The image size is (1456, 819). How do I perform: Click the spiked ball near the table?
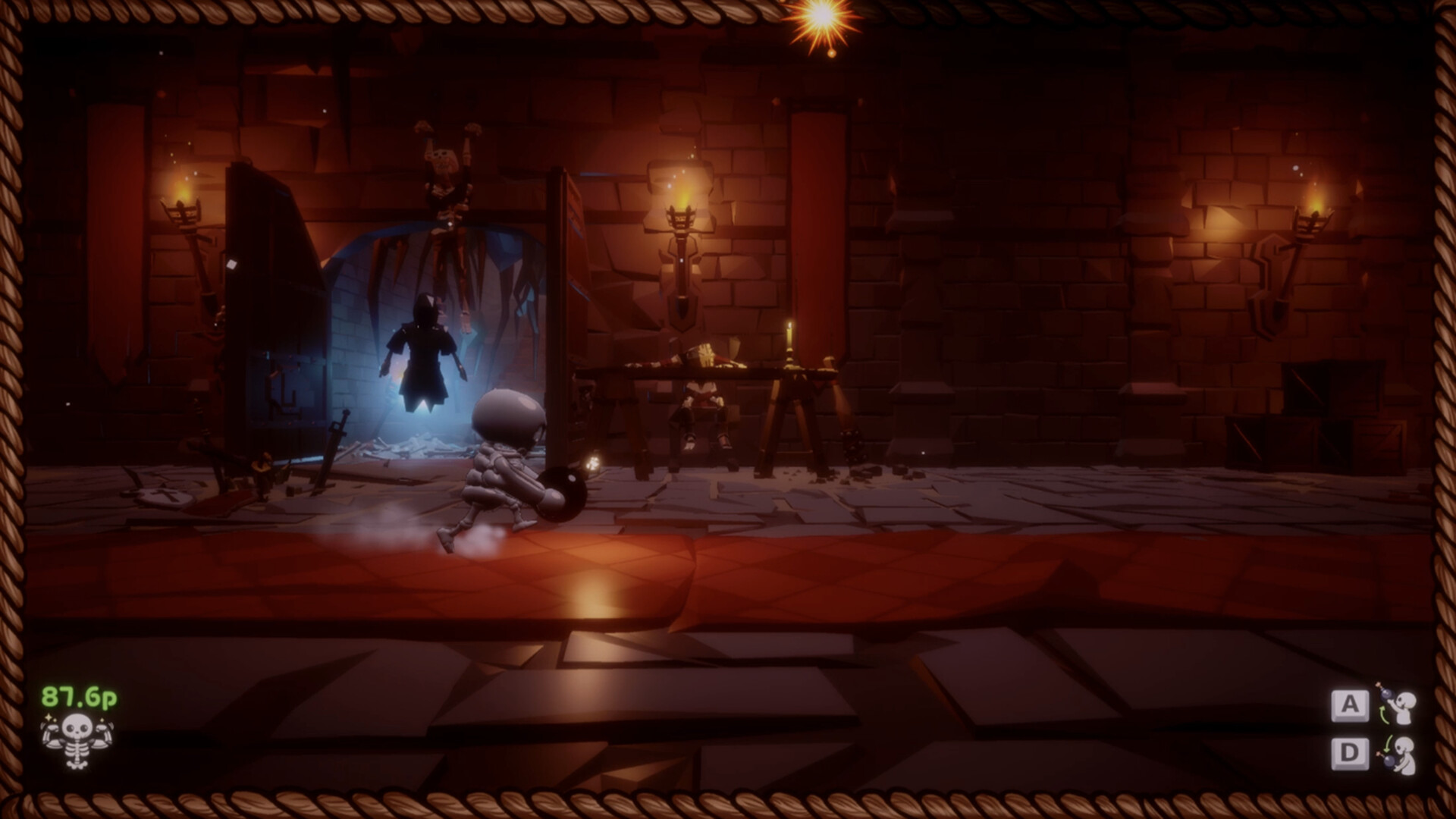853,444
